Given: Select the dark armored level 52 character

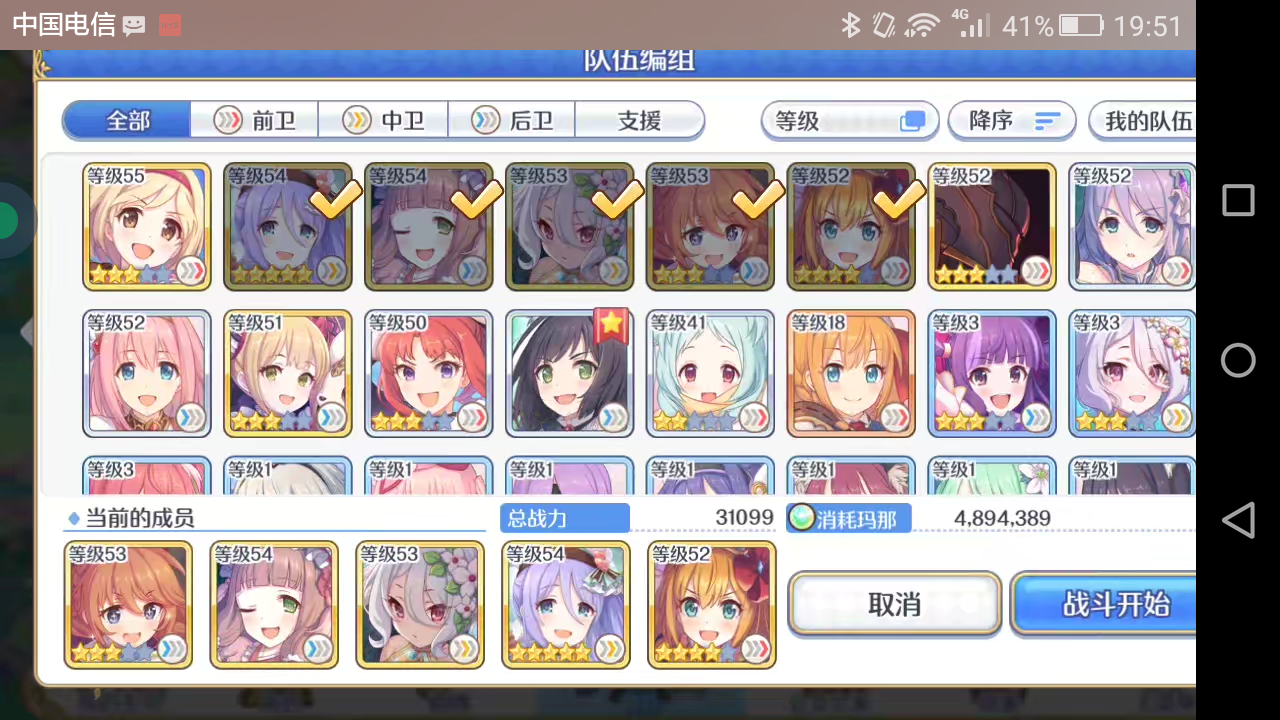Looking at the screenshot, I should 991,226.
